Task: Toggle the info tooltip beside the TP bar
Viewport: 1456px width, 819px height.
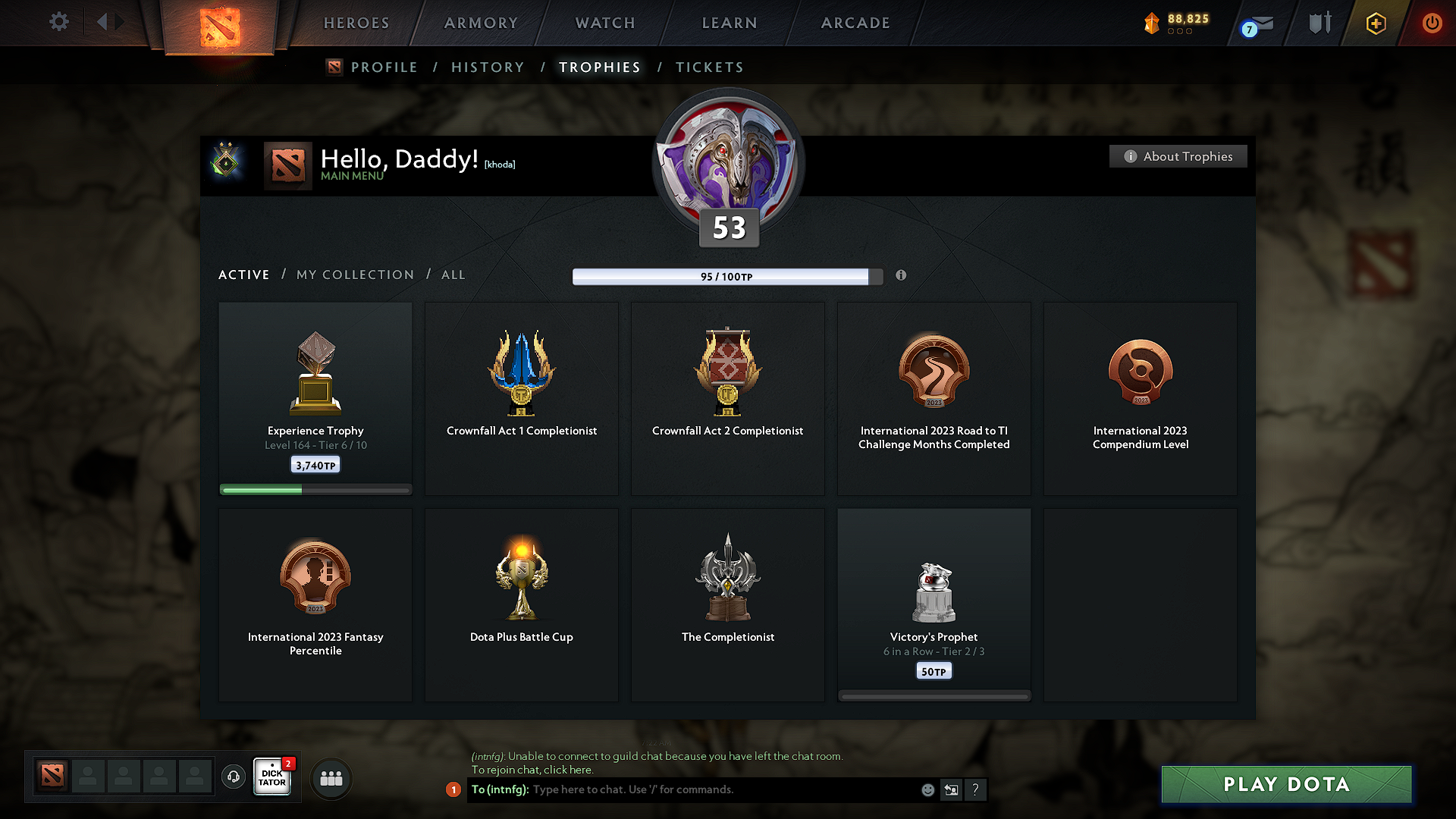Action: tap(902, 276)
